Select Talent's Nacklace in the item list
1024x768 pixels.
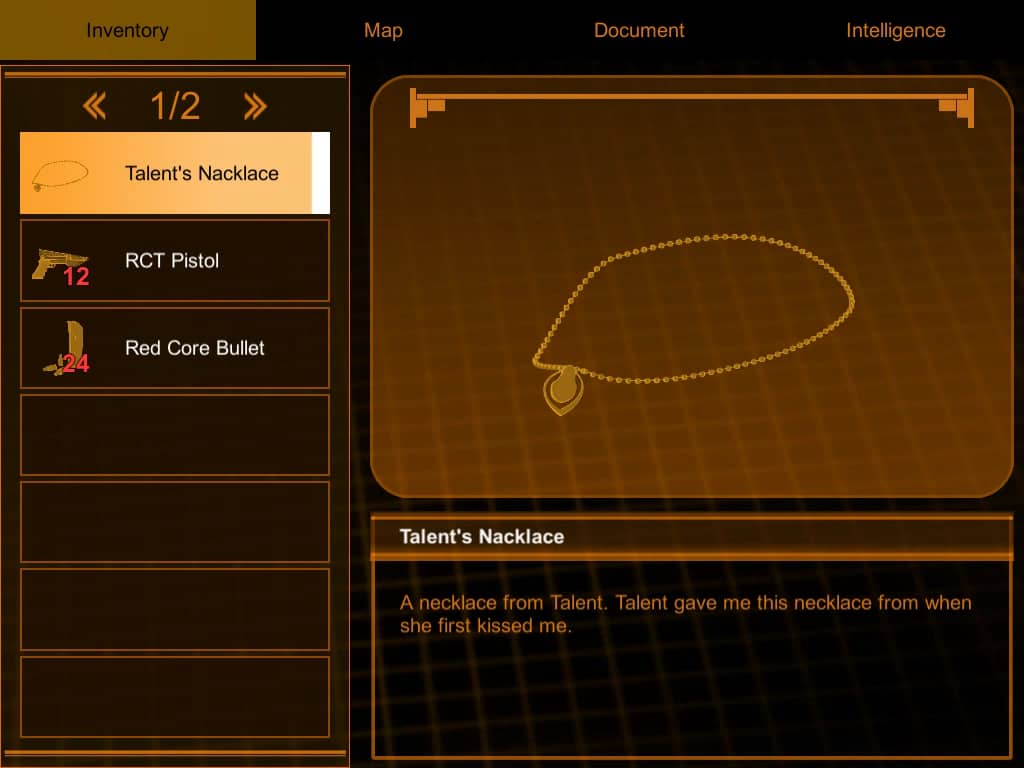tap(174, 173)
